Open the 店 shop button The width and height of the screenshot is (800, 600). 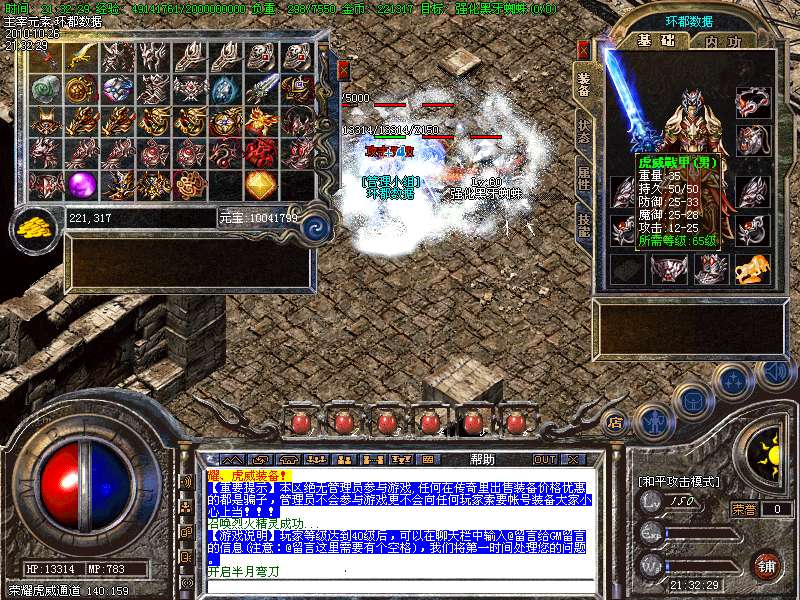tap(615, 422)
